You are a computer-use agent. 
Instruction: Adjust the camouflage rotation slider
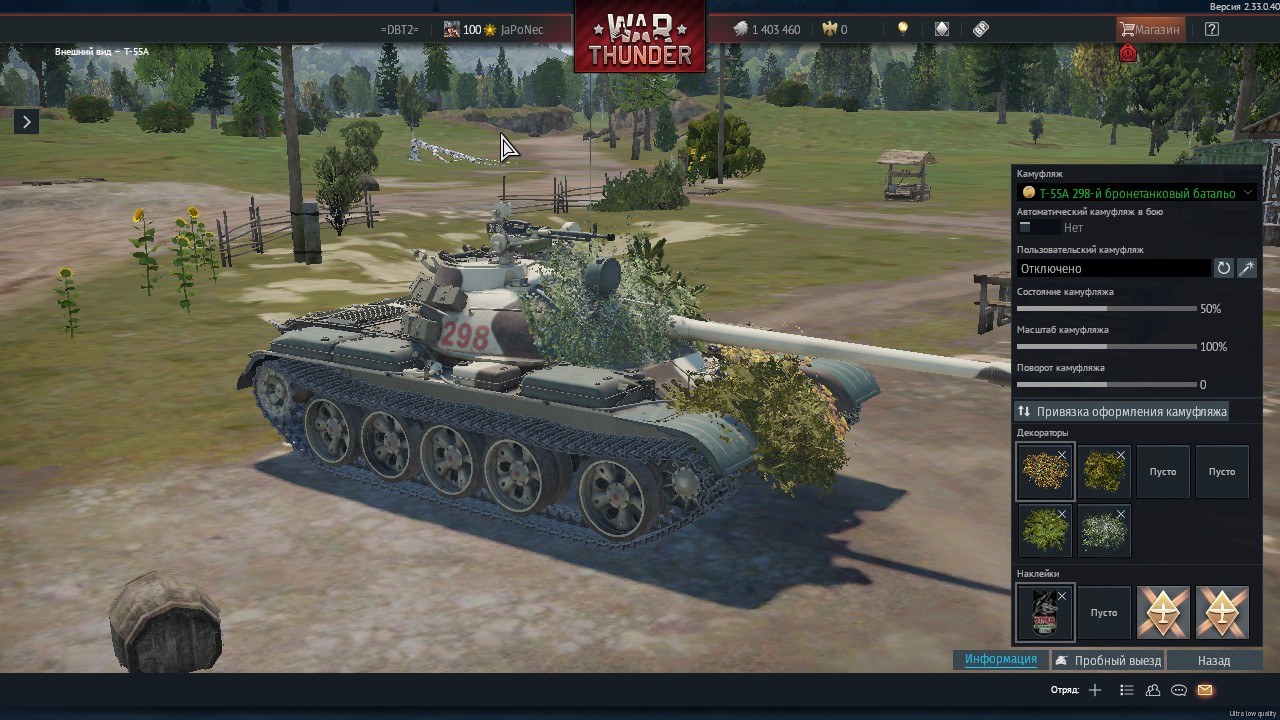[x=1106, y=385]
